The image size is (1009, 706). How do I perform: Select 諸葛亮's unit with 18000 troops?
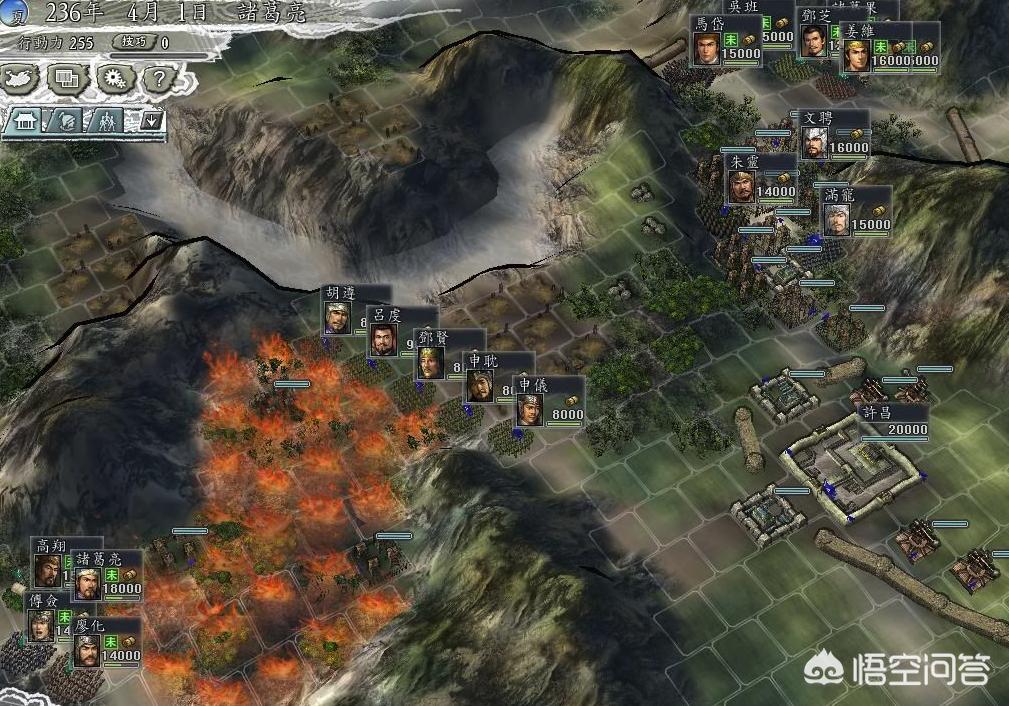click(107, 577)
